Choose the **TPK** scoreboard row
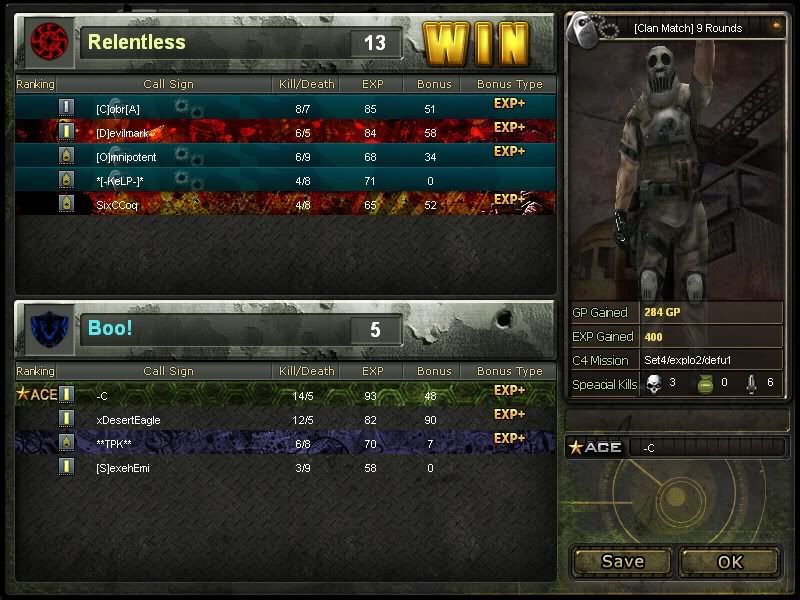 click(x=285, y=442)
